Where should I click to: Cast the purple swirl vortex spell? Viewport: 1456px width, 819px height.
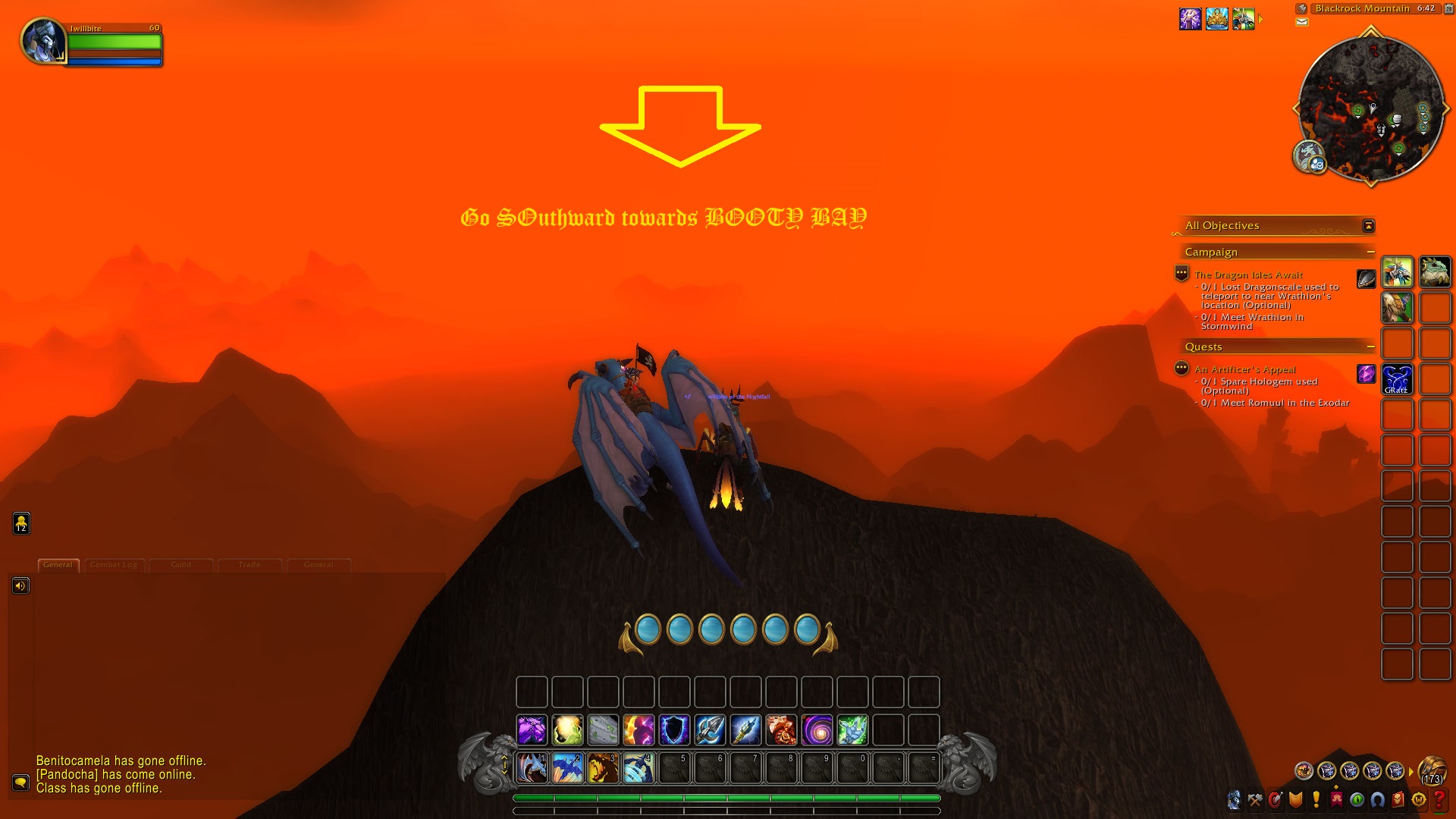817,730
